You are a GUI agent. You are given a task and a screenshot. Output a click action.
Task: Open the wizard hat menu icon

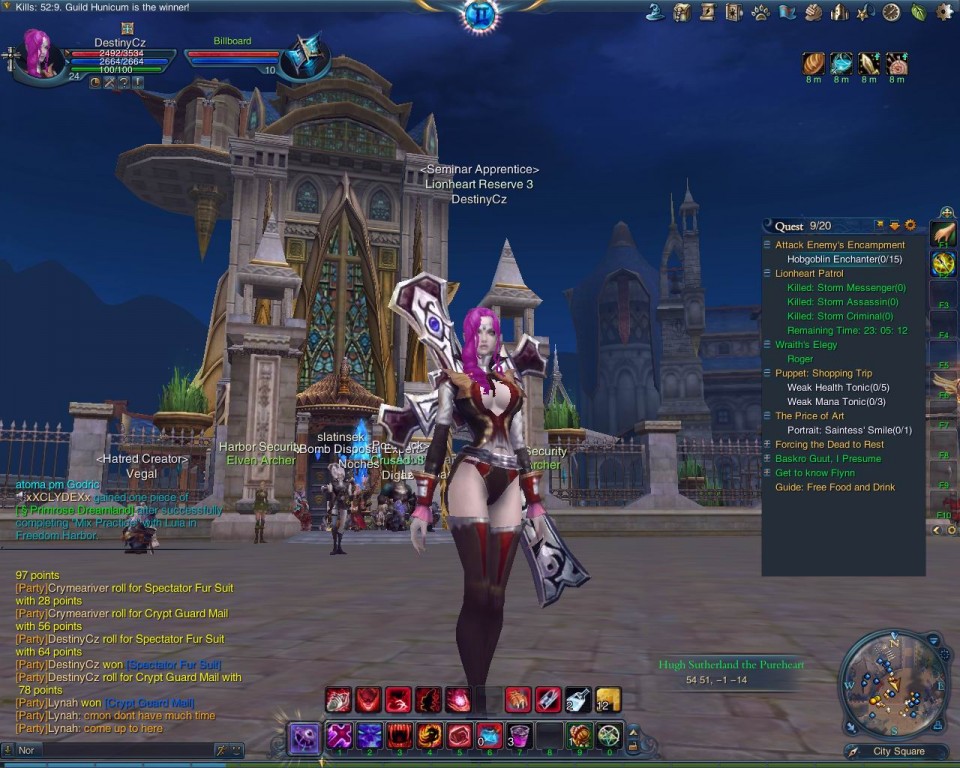(x=656, y=12)
